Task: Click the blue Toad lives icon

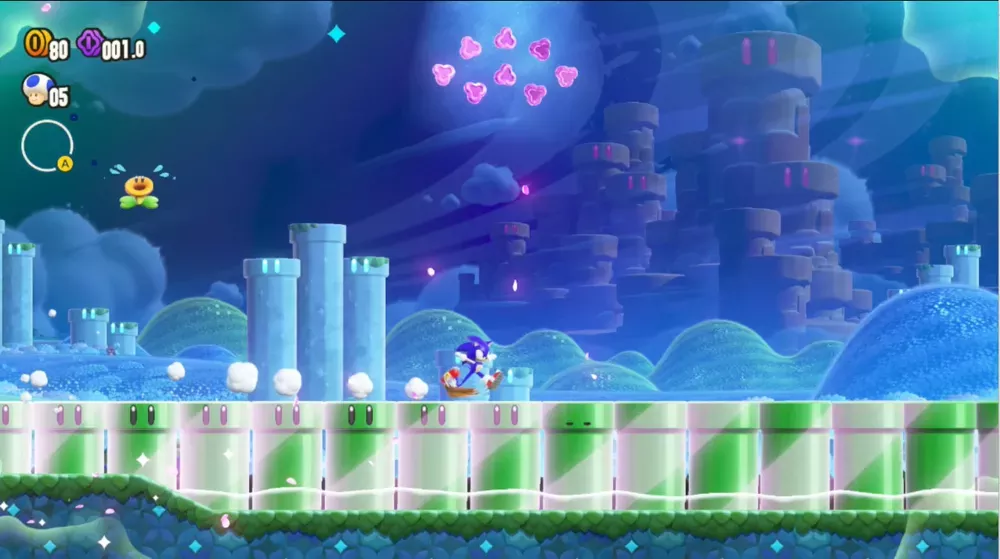Action: (35, 90)
